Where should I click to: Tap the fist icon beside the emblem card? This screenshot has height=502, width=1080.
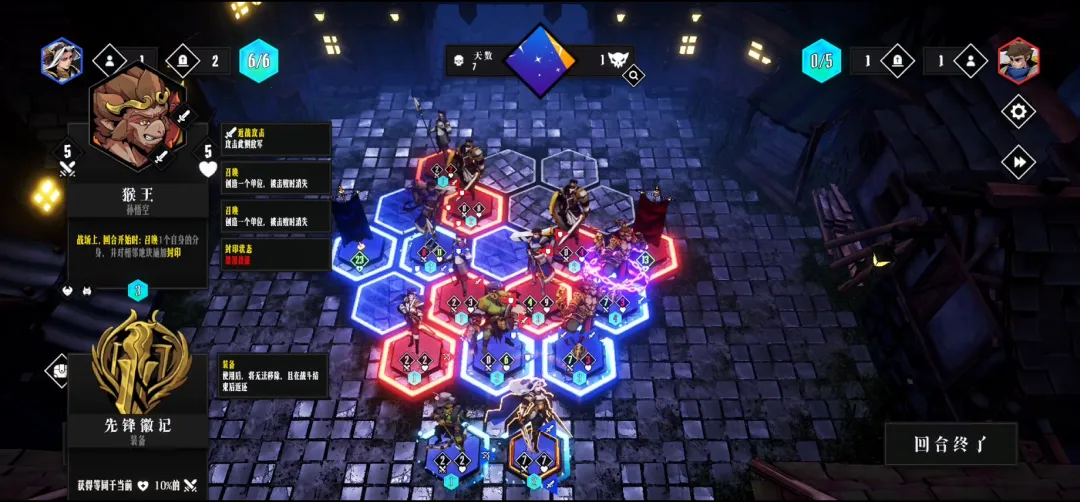tap(59, 370)
